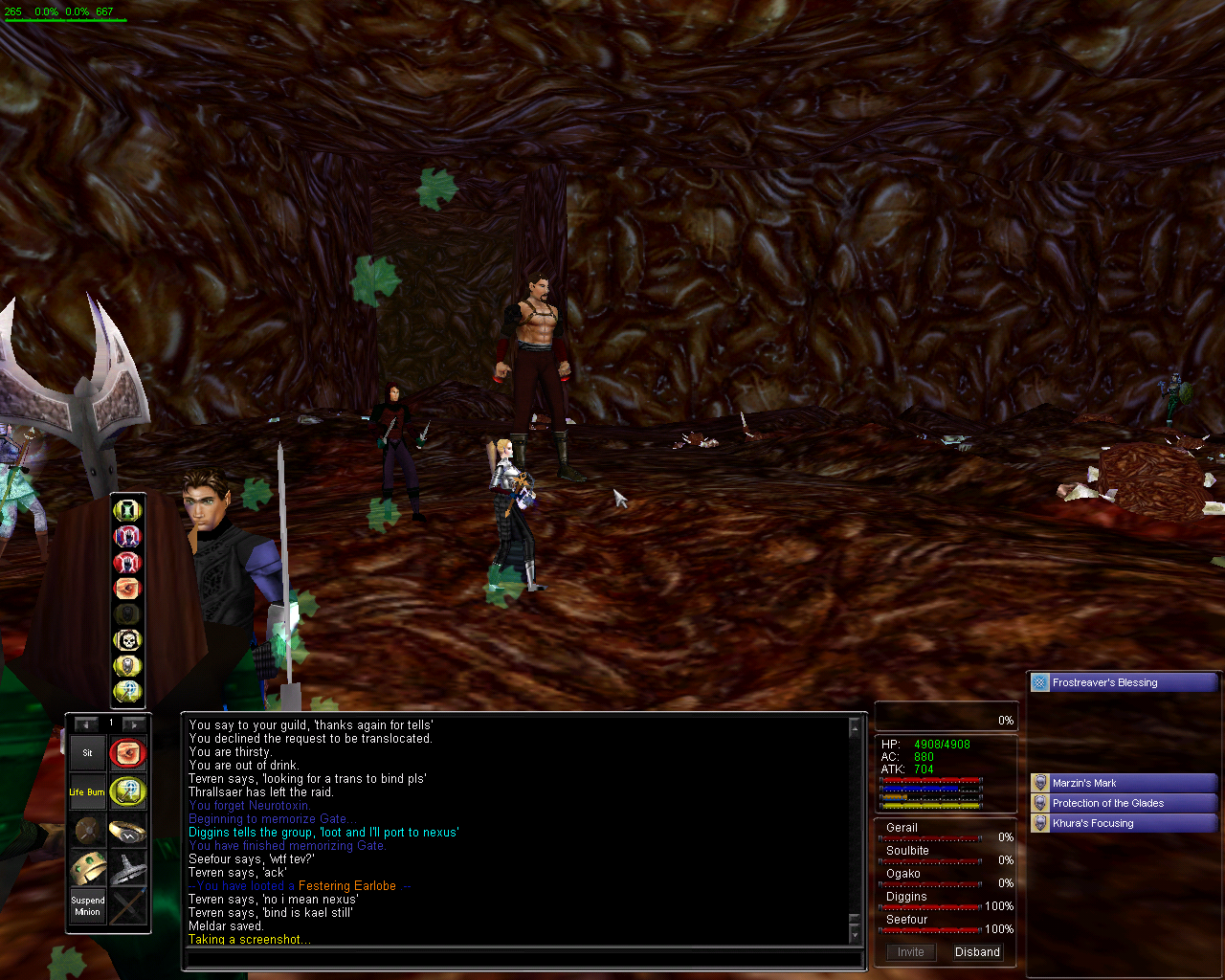Screen dimensions: 1225x980
Task: Click the Marzin's Mark buff
Action: pos(1123,783)
